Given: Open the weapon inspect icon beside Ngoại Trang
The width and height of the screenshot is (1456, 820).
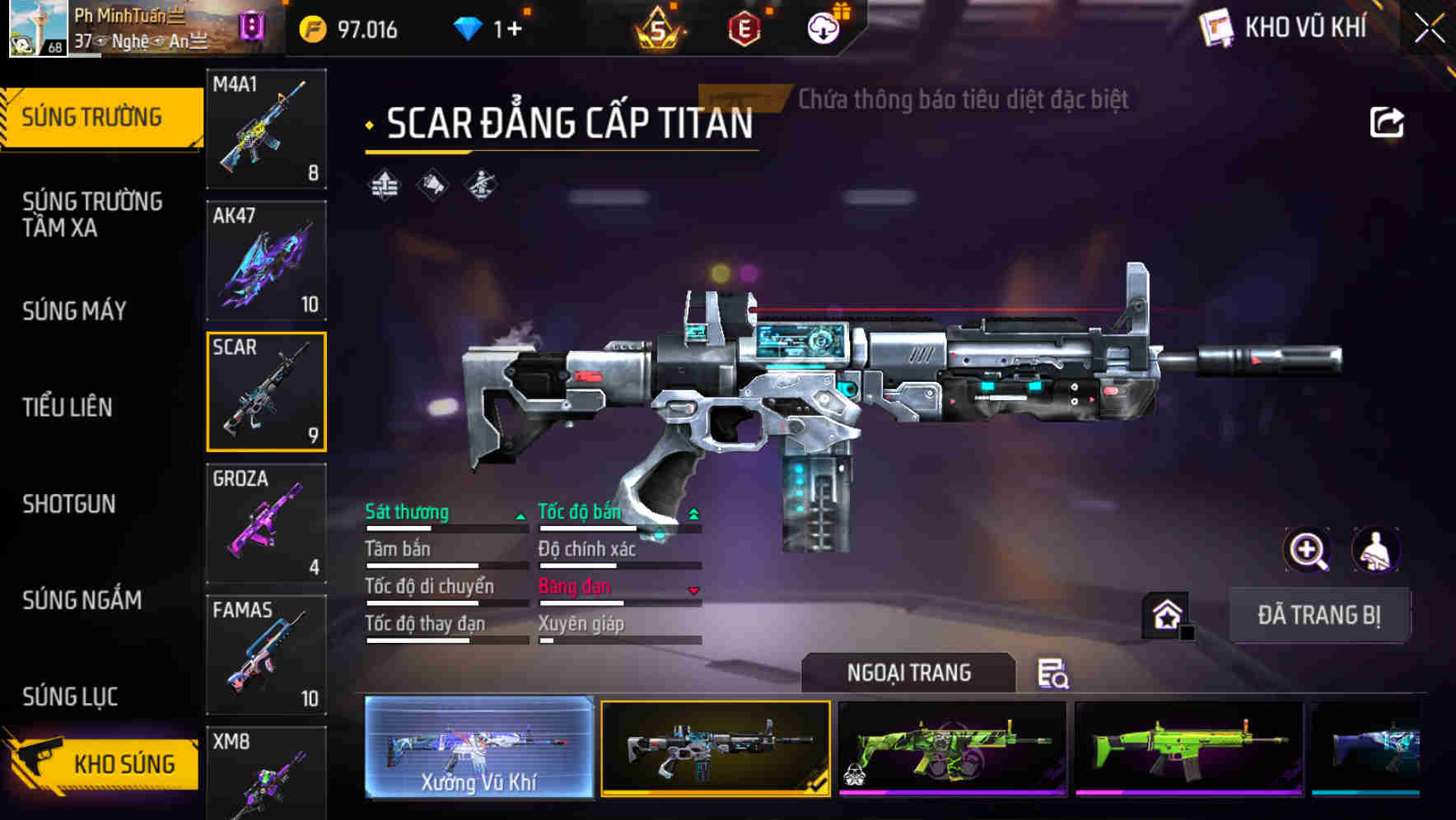Looking at the screenshot, I should coord(1053,673).
